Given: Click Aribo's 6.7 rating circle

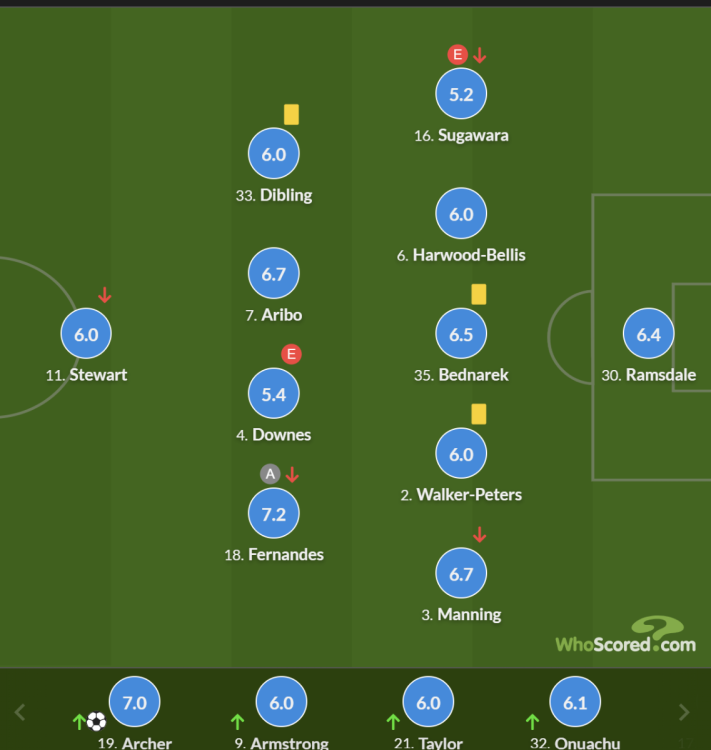Looking at the screenshot, I should click(x=274, y=275).
